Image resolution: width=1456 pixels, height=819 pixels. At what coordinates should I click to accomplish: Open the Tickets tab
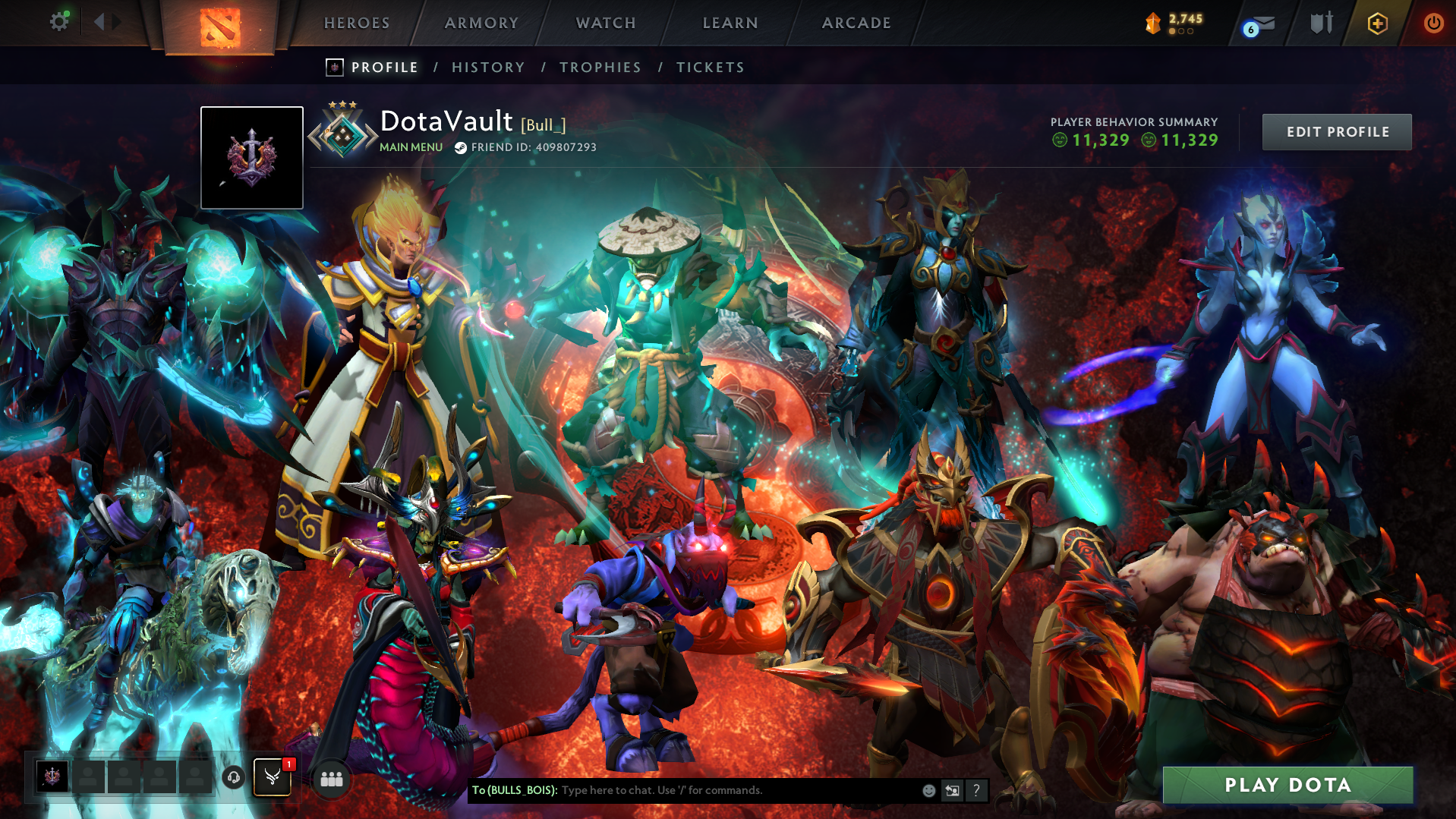coord(711,68)
